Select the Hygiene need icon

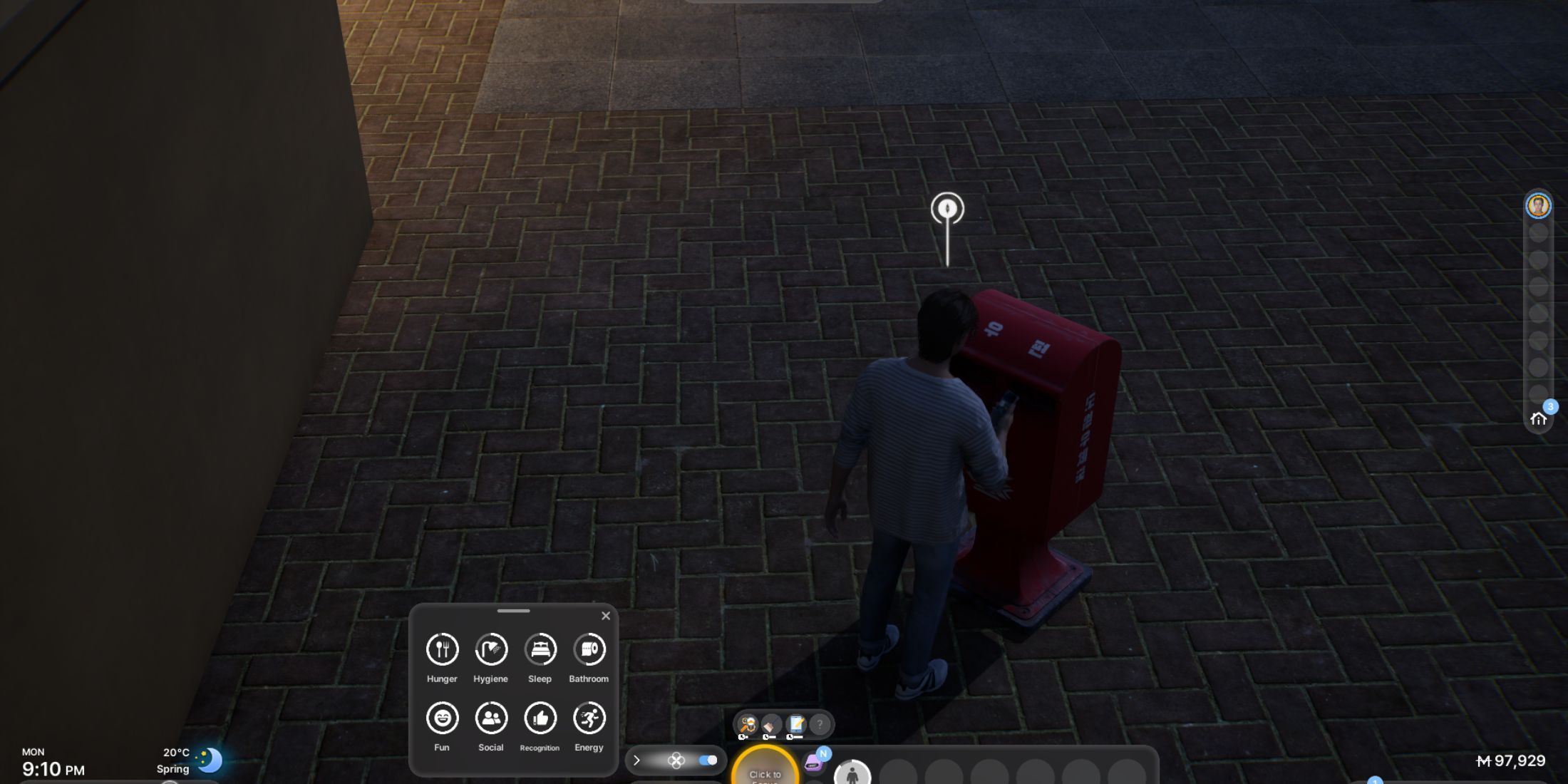click(491, 649)
